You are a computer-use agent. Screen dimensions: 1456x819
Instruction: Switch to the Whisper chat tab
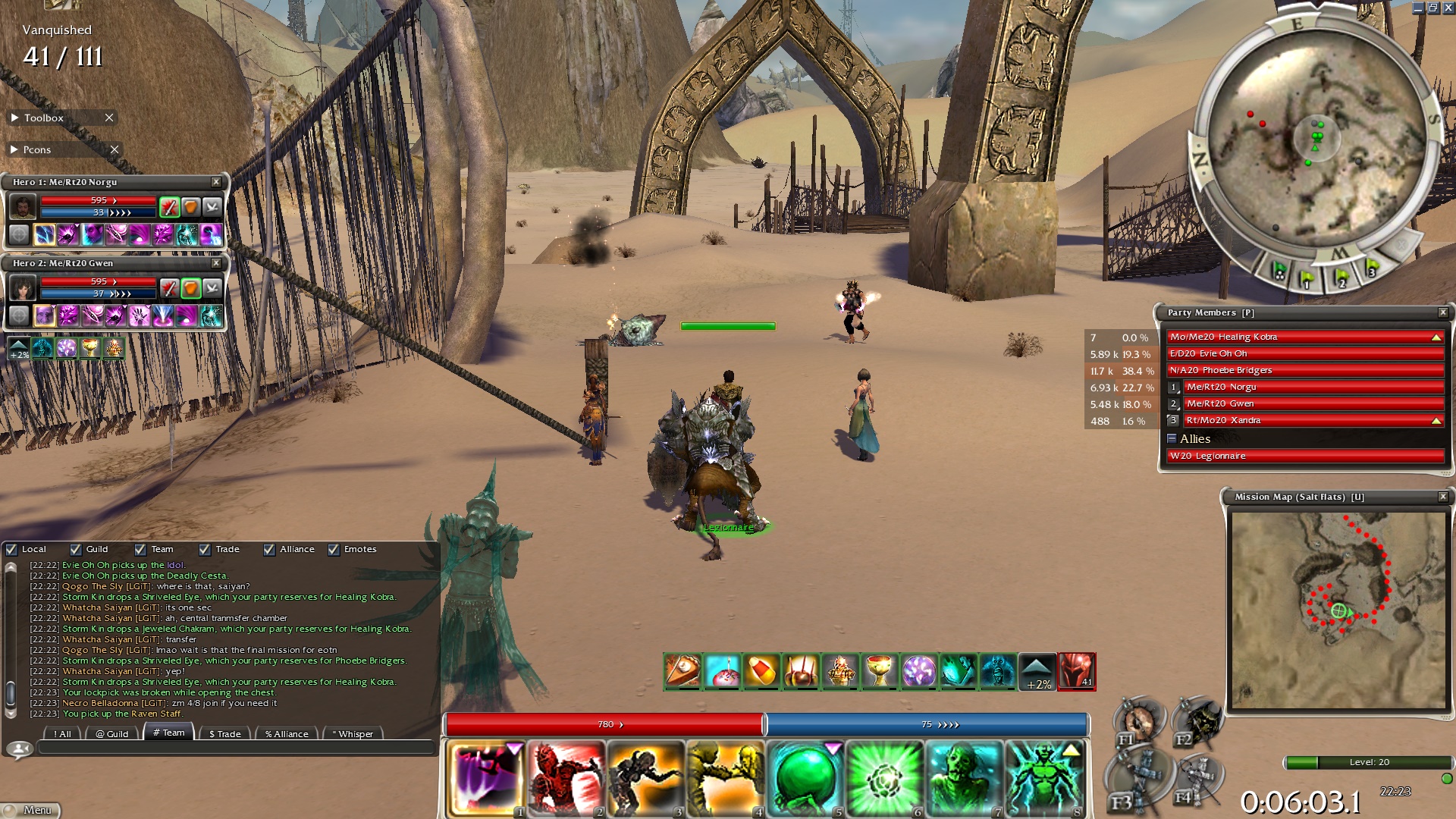coord(353,733)
